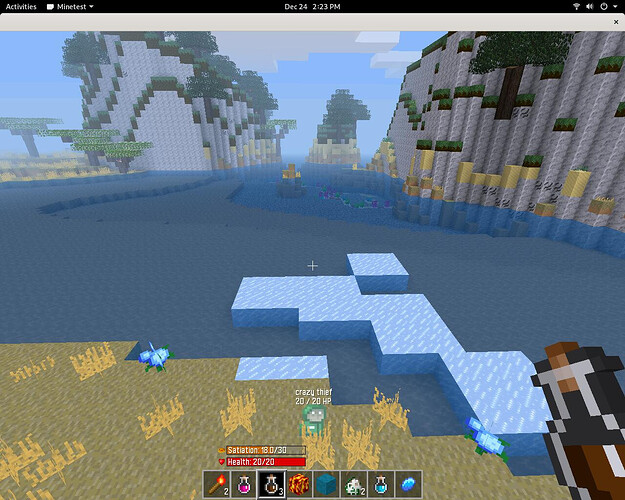625x500 pixels.
Task: Choose the dark brown potion slot
Action: (x=271, y=485)
